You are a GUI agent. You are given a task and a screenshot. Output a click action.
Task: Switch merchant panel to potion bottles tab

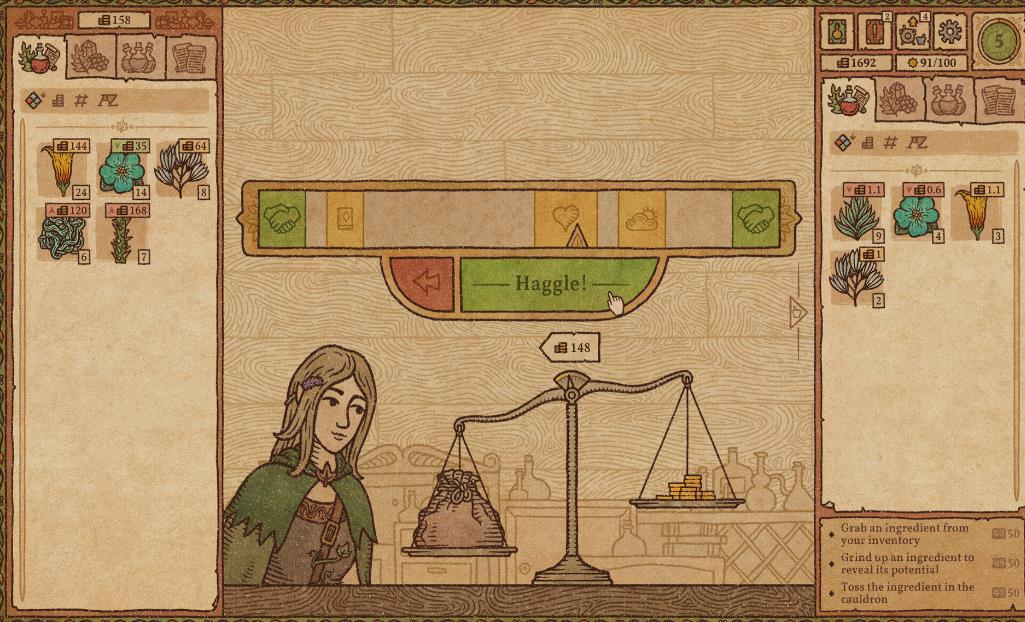(139, 57)
